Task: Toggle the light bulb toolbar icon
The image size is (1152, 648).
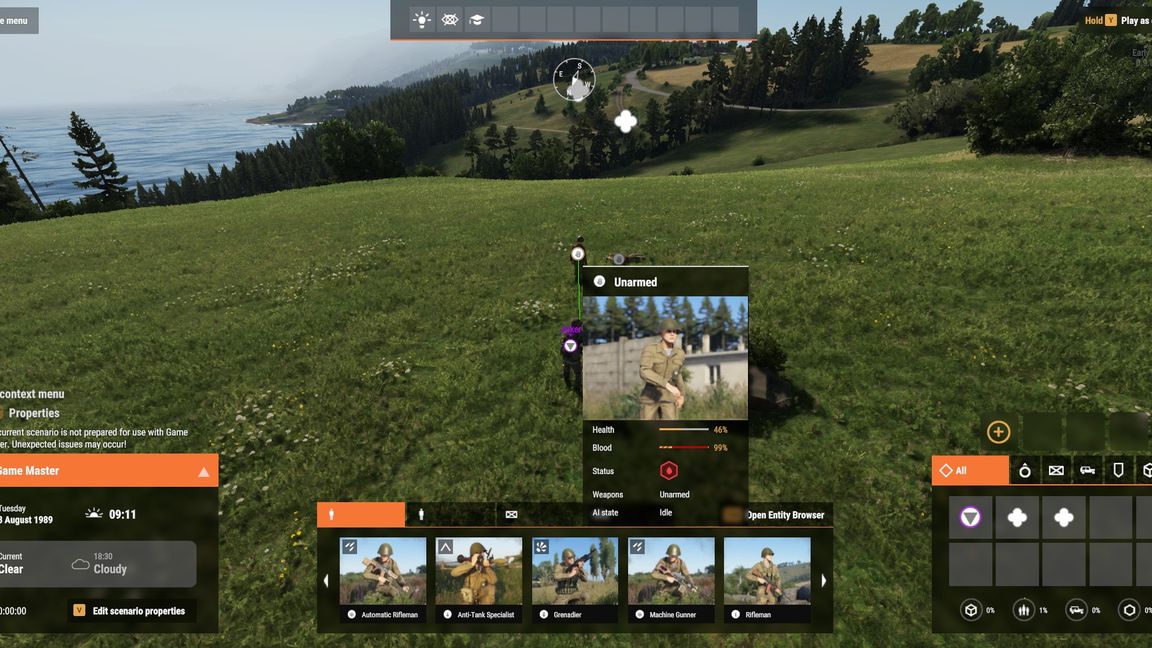Action: 422,20
